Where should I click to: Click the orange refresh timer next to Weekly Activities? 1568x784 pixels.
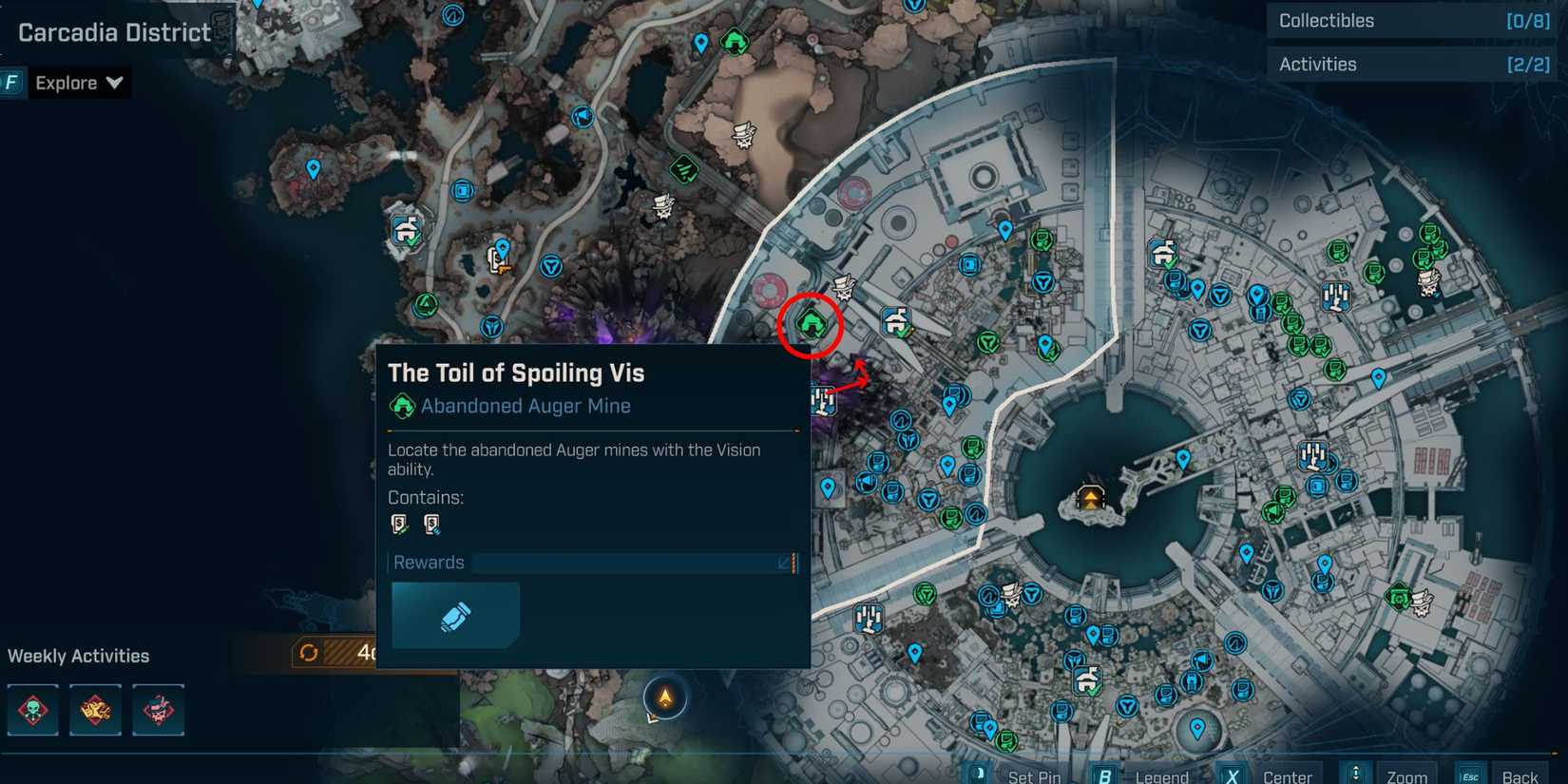[307, 652]
